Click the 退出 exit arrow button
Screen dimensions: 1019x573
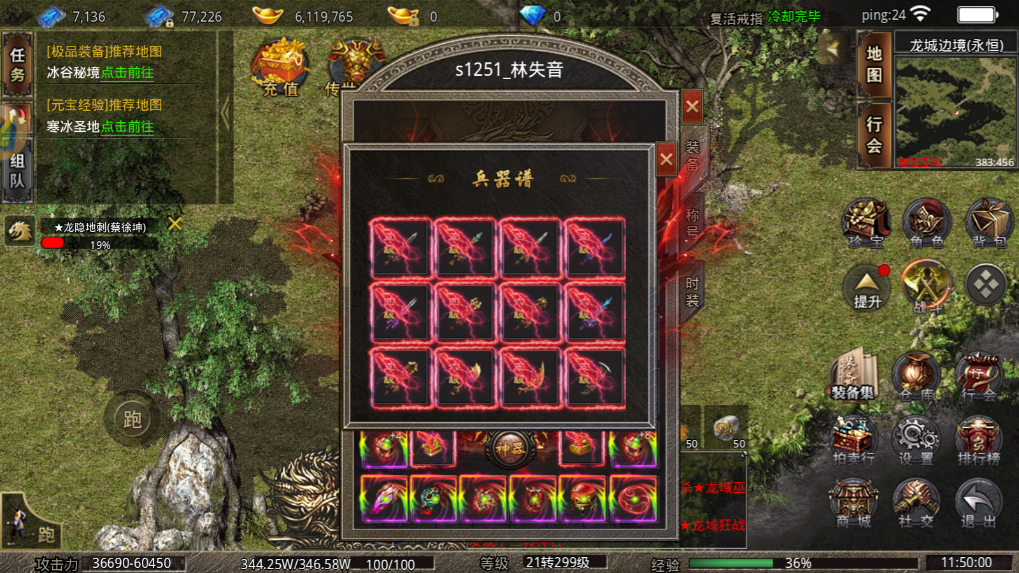coord(978,502)
